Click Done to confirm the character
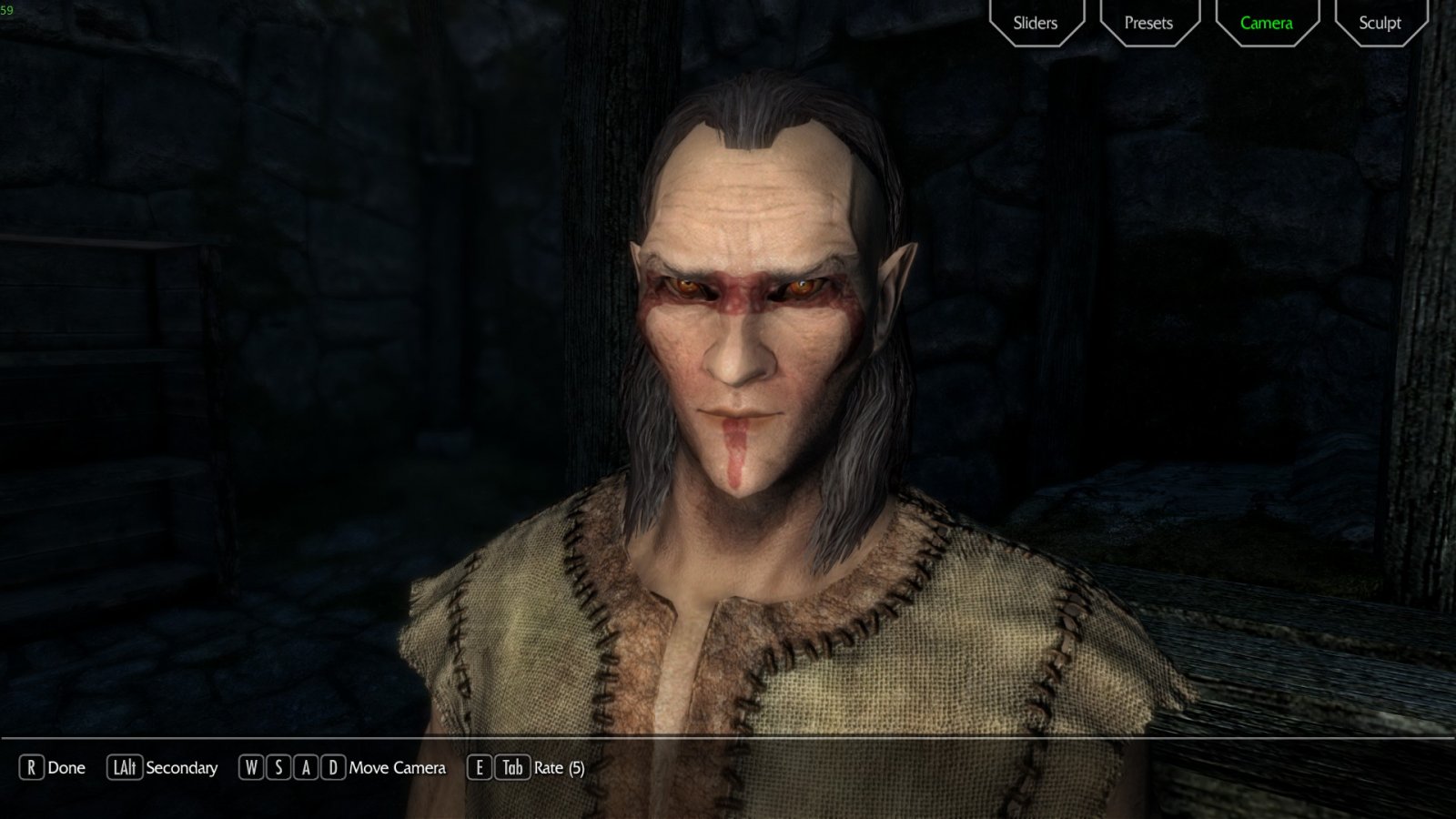Viewport: 1456px width, 819px height. coord(65,768)
